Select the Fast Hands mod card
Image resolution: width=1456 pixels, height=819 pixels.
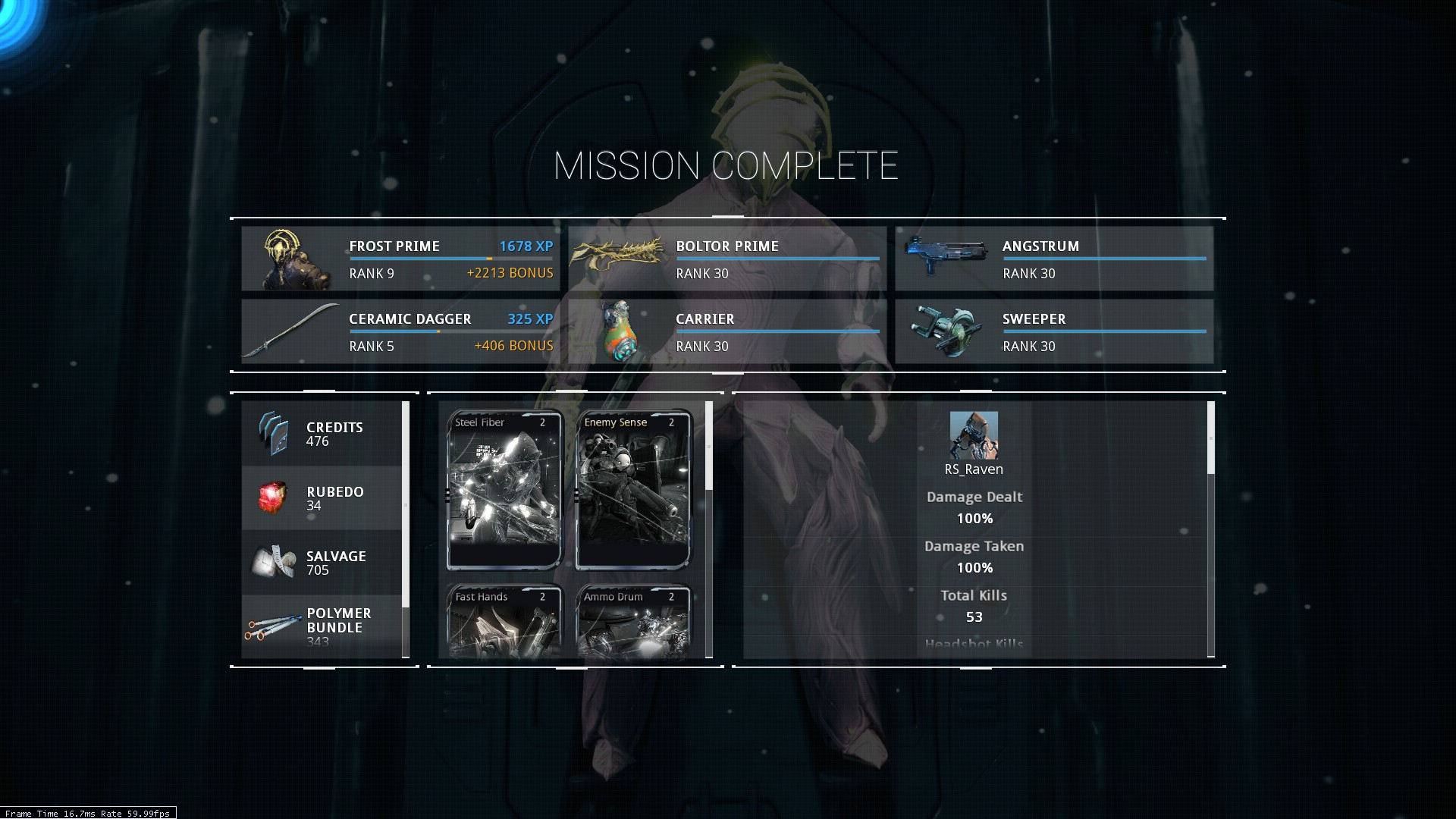[504, 622]
